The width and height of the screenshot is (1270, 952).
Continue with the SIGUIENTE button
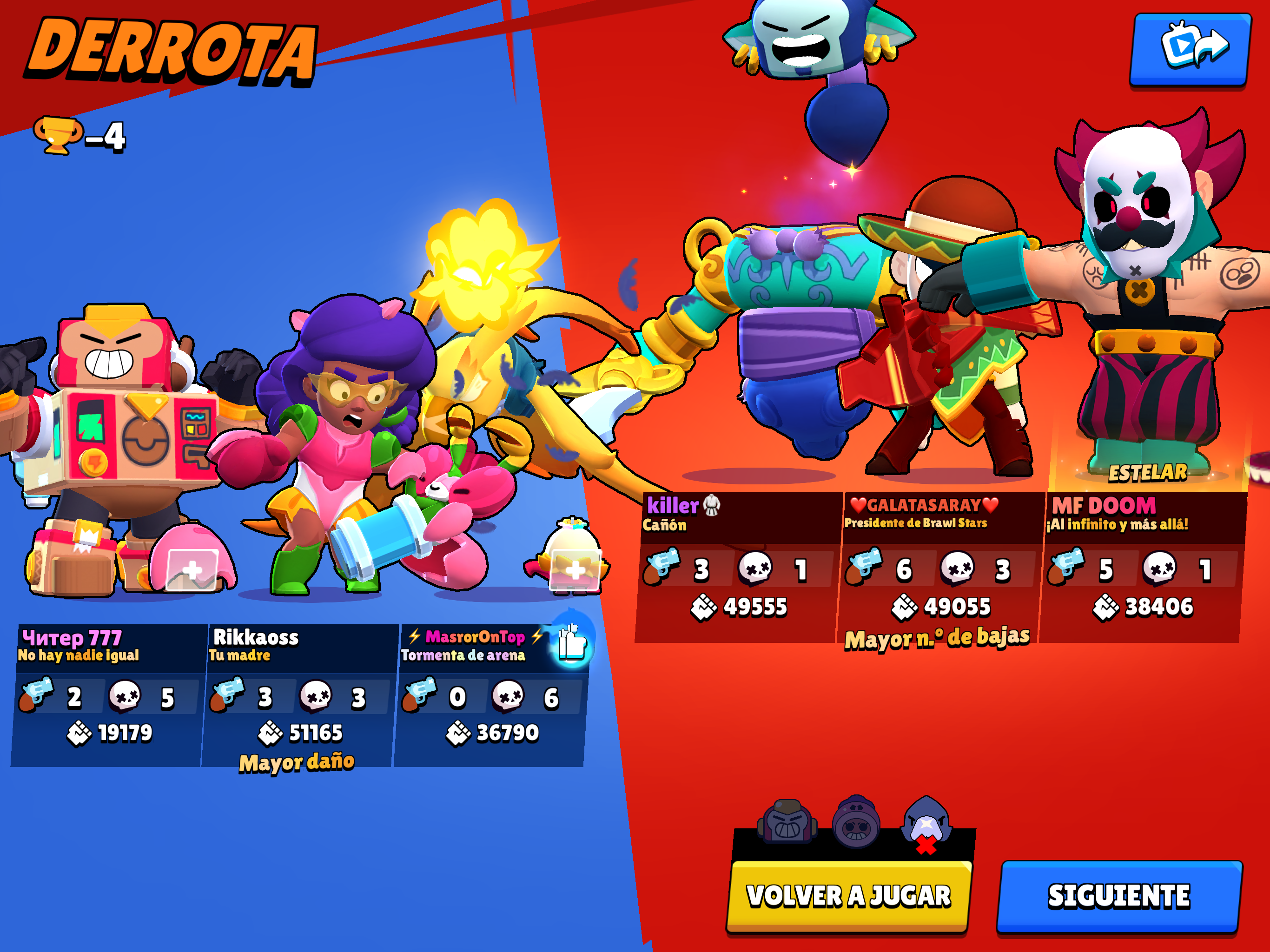coord(1118,896)
